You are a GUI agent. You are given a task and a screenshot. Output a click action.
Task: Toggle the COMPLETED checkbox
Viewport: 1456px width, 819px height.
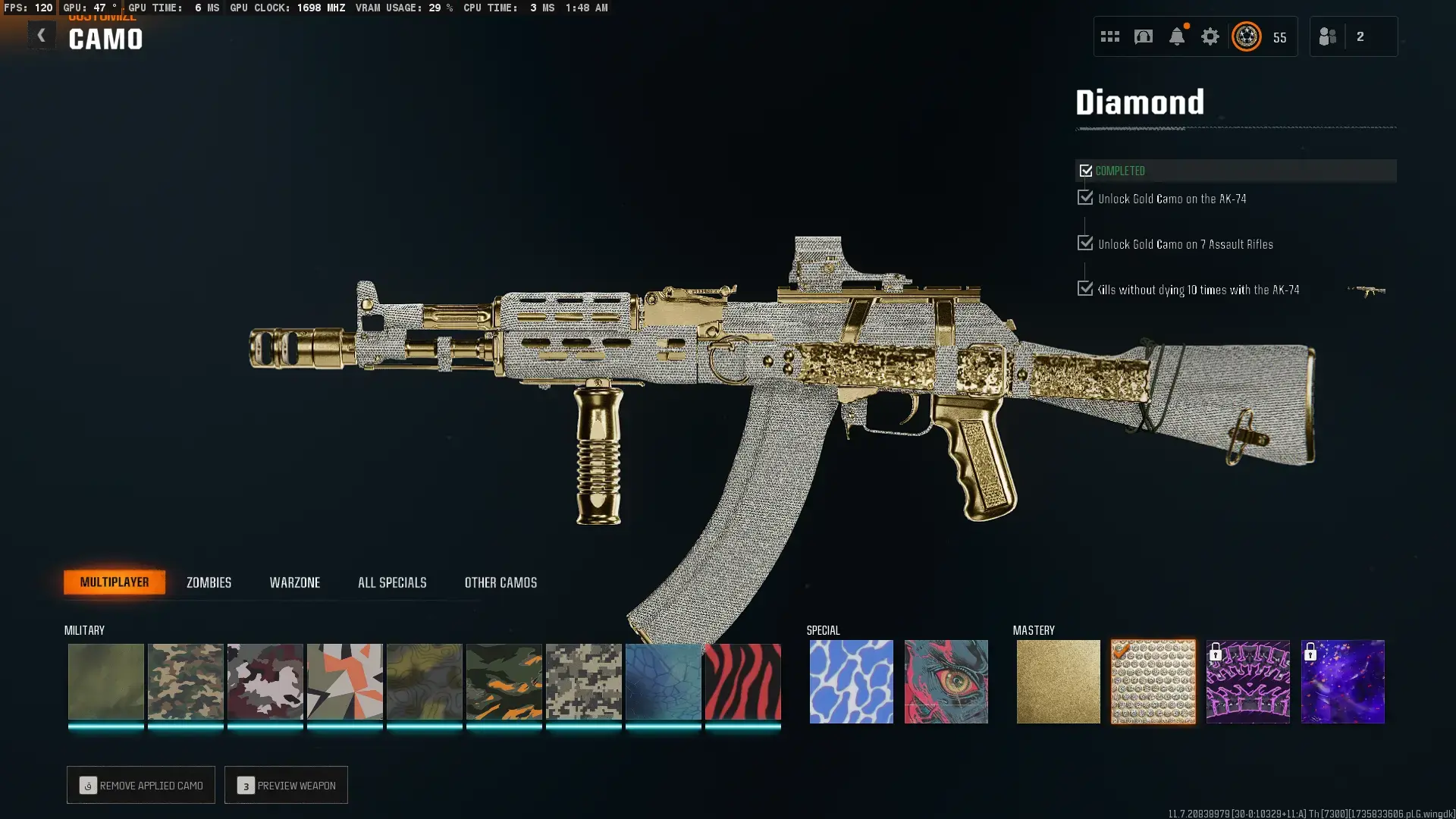tap(1085, 171)
